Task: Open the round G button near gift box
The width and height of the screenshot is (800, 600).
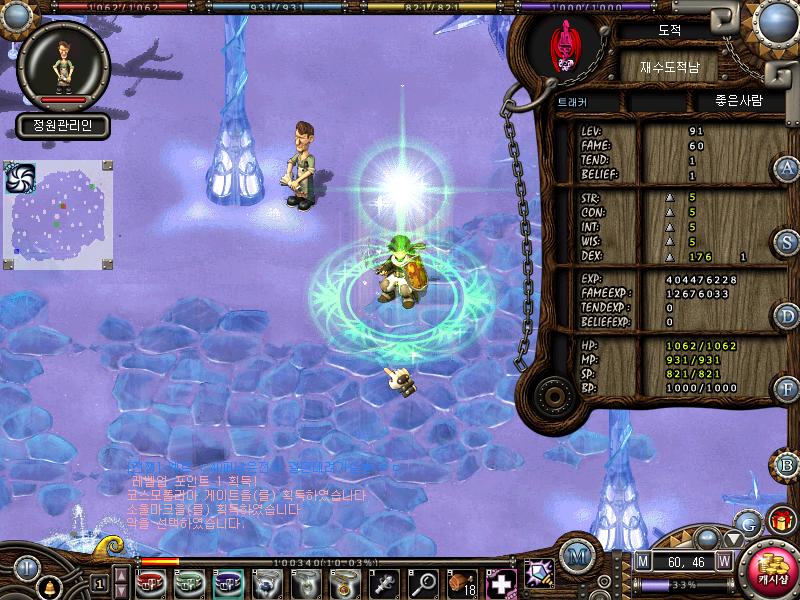Action: (x=748, y=522)
